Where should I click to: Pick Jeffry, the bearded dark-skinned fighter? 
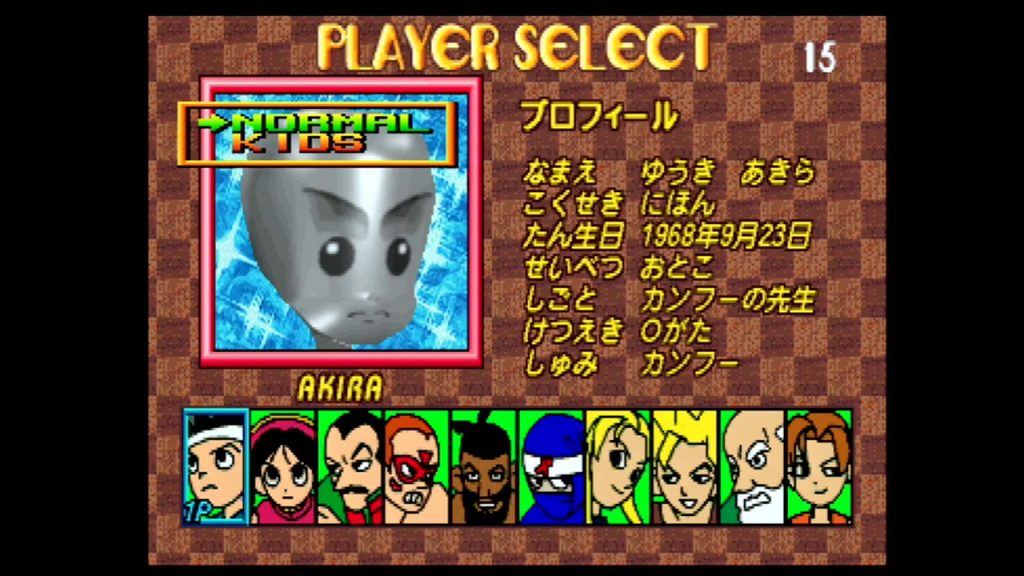coord(483,467)
